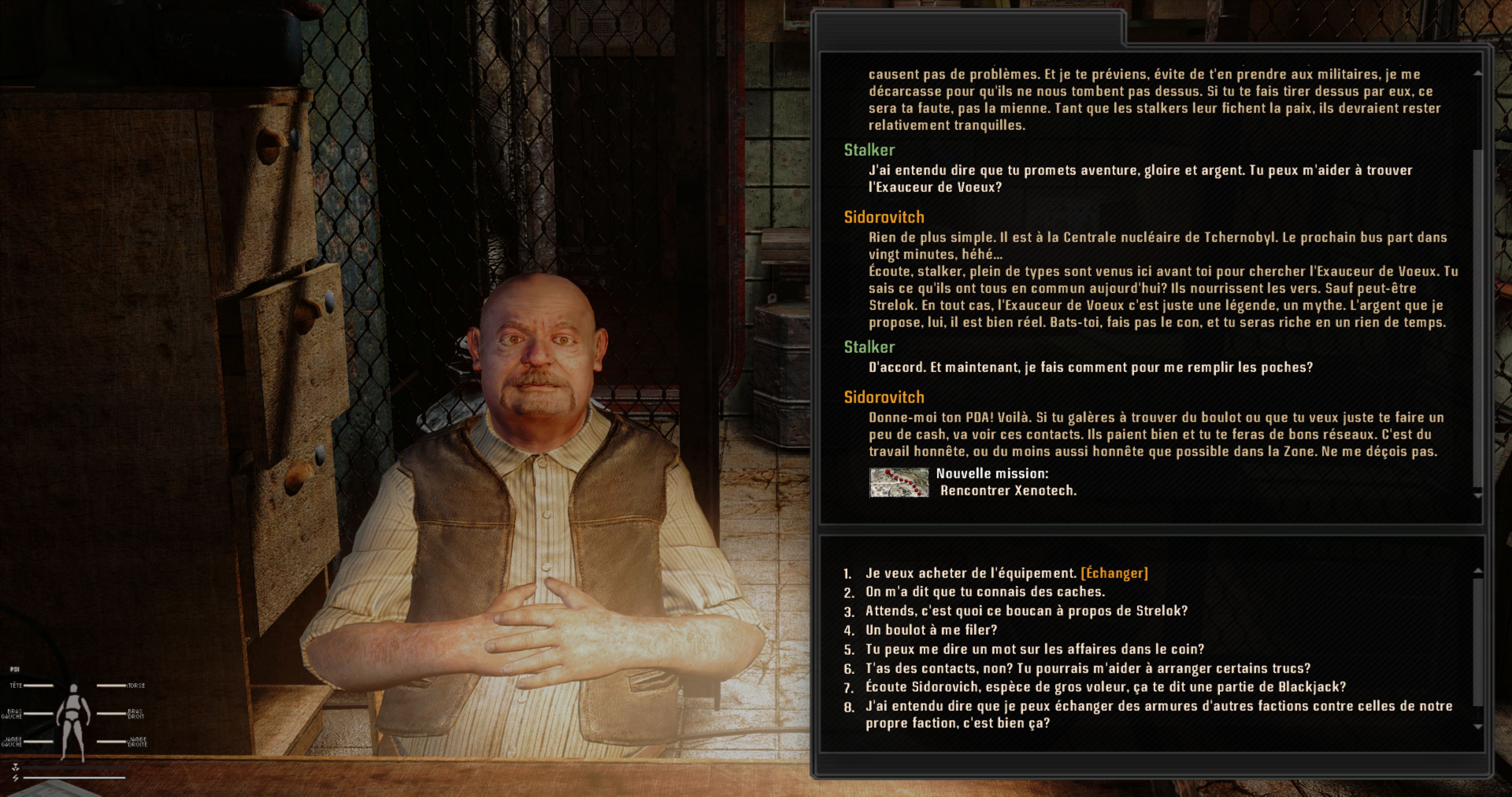Screen dimensions: 1512x797
Task: Choose the reply about his contacts
Action: [x=1087, y=669]
